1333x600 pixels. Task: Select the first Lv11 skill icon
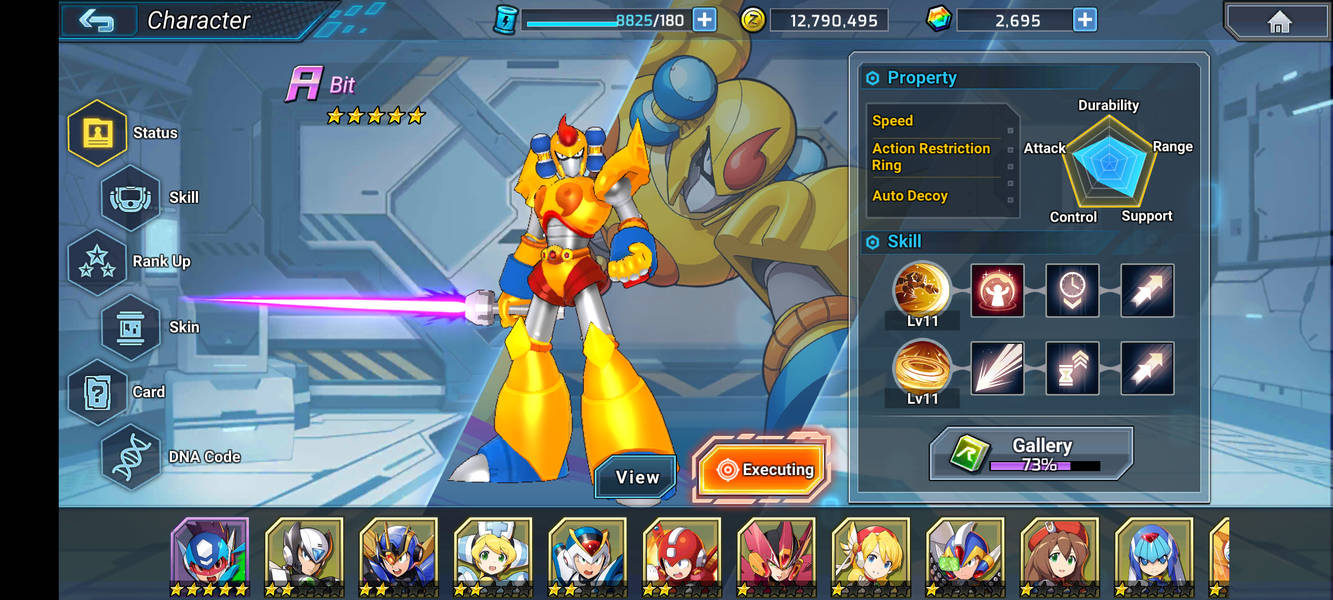[x=922, y=289]
